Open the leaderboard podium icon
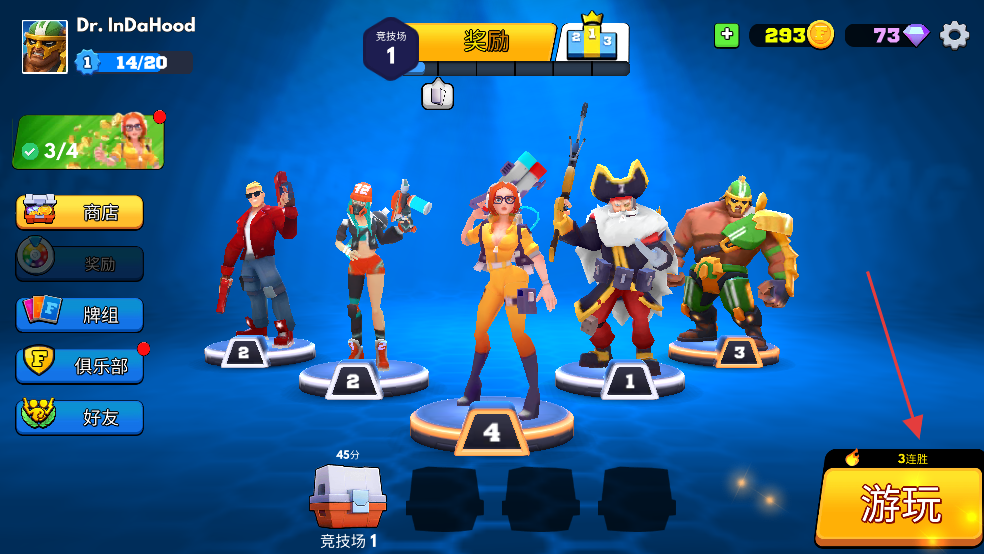Image resolution: width=984 pixels, height=554 pixels. click(592, 41)
